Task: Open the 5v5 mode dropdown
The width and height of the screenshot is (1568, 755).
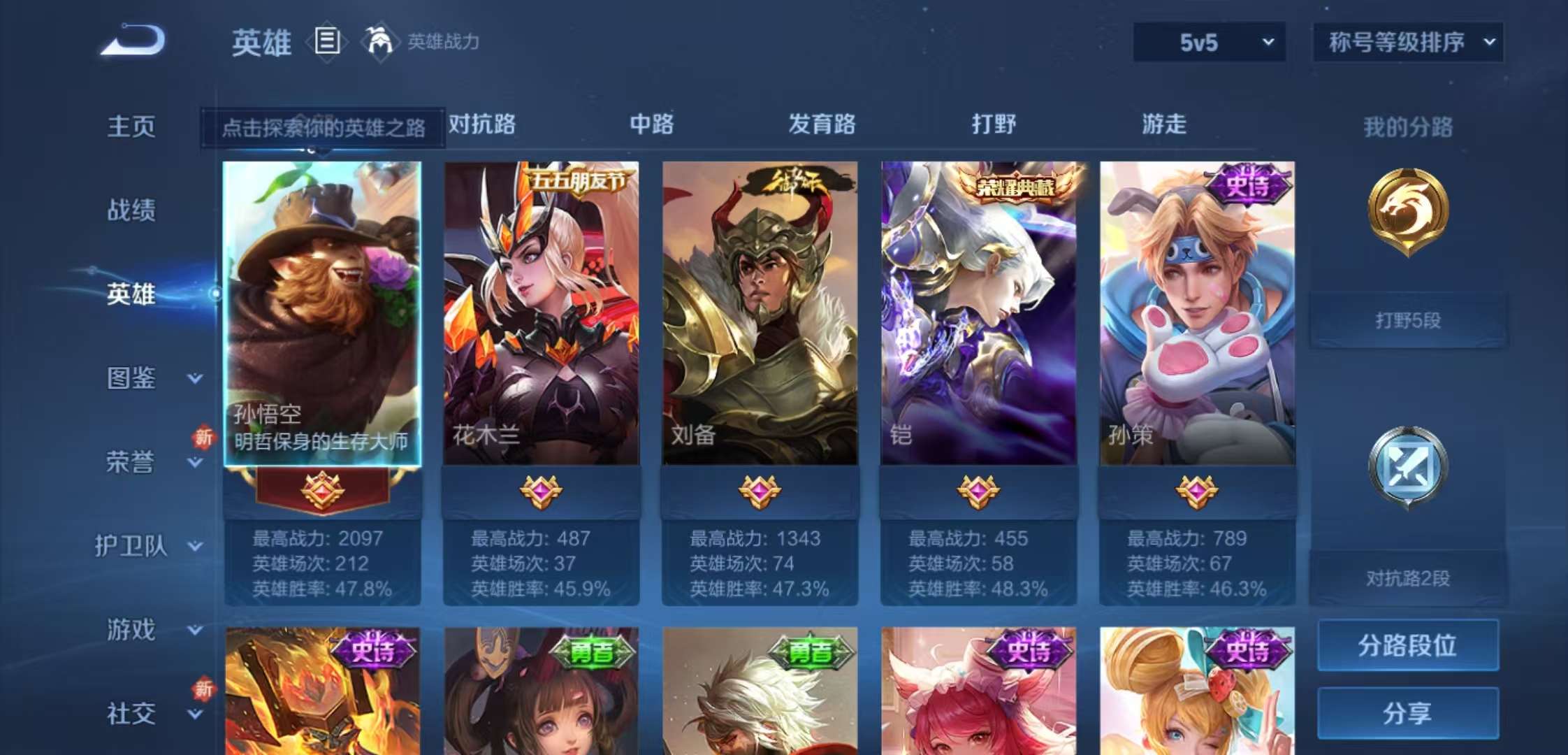Action: point(1209,42)
